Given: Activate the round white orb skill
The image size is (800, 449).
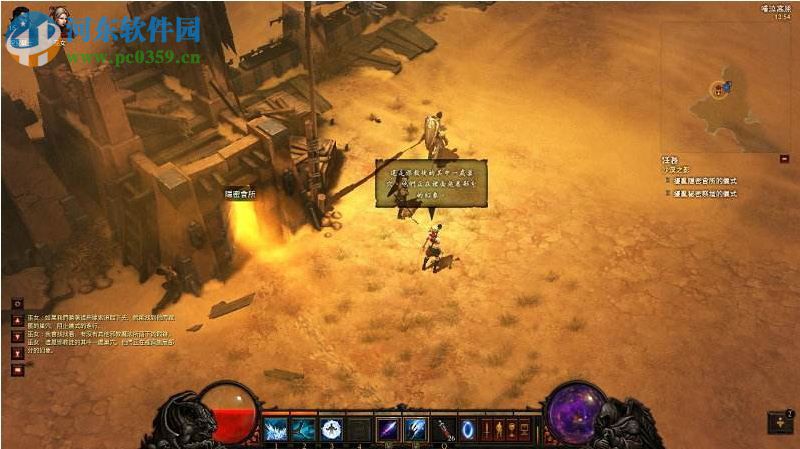Looking at the screenshot, I should (x=331, y=430).
